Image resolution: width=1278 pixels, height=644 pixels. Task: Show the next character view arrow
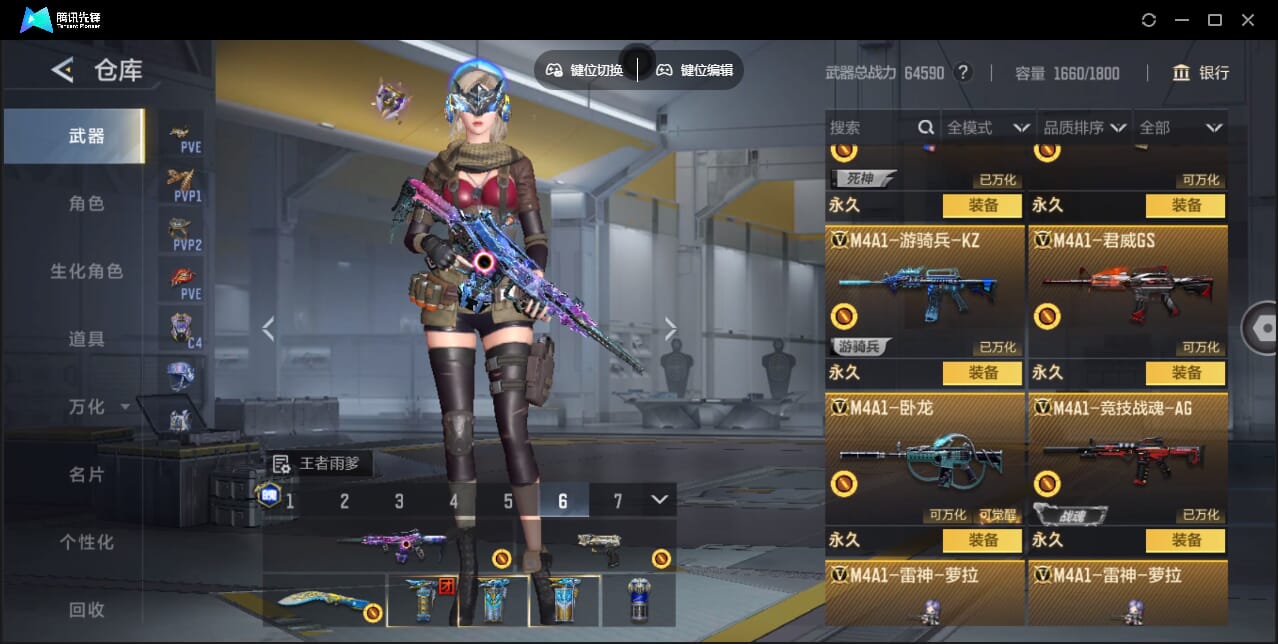click(x=670, y=329)
